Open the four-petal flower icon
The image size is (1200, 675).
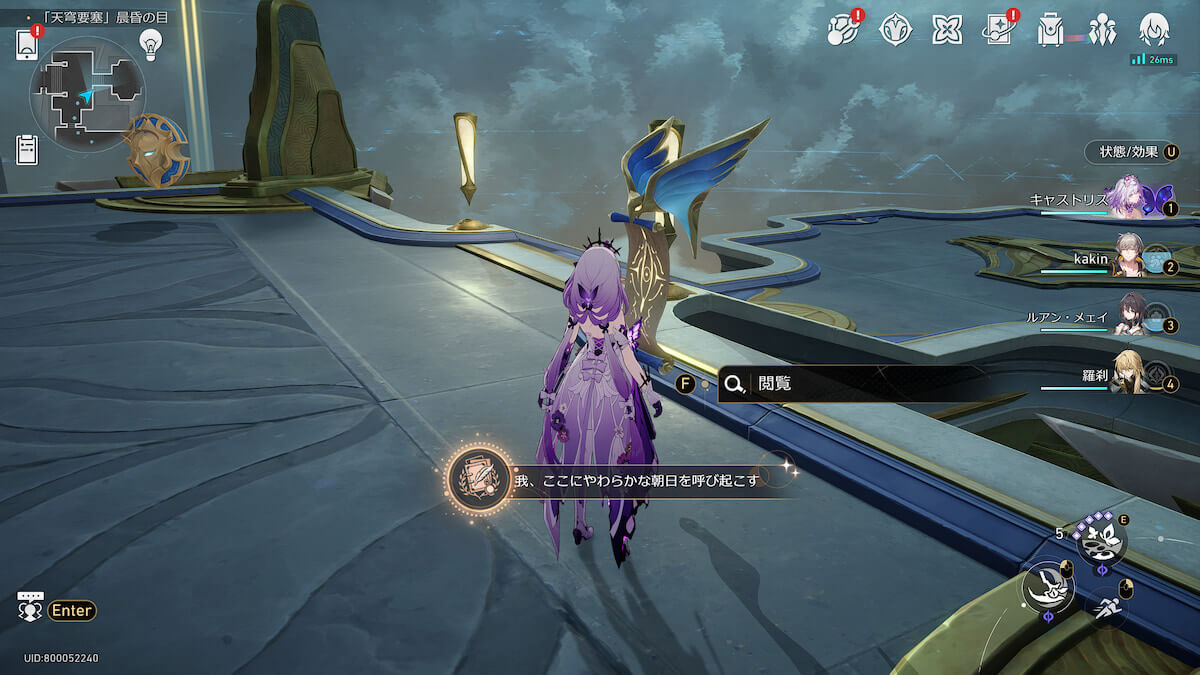click(947, 30)
